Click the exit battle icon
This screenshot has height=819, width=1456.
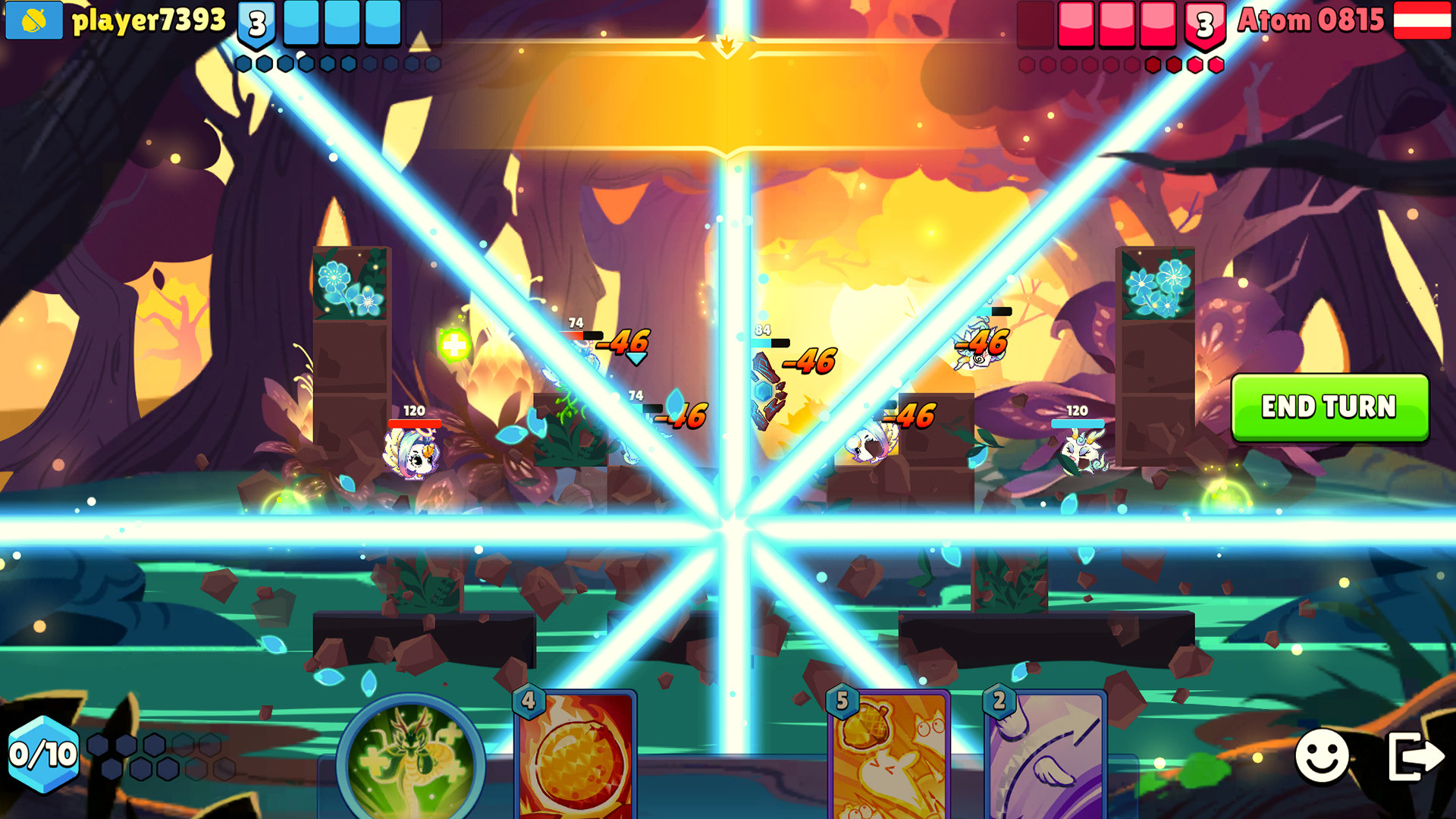point(1415,755)
